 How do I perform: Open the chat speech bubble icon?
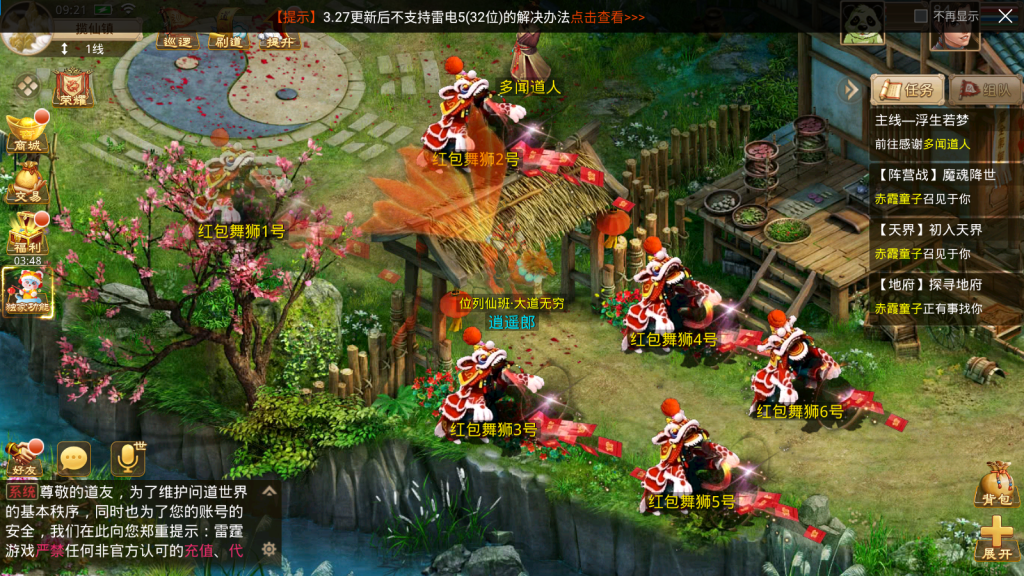pos(74,459)
